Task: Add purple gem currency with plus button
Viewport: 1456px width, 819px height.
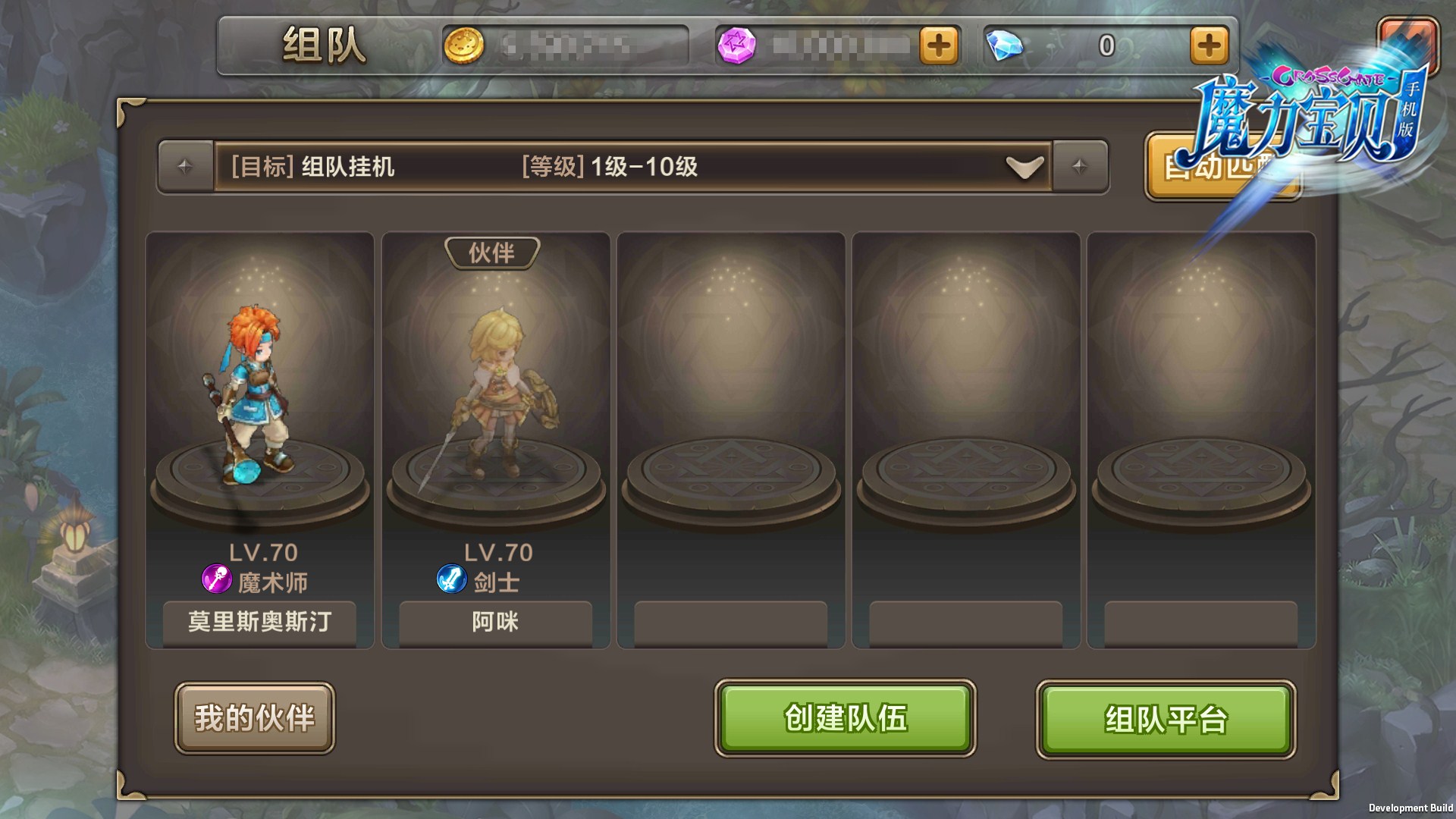Action: click(x=939, y=46)
